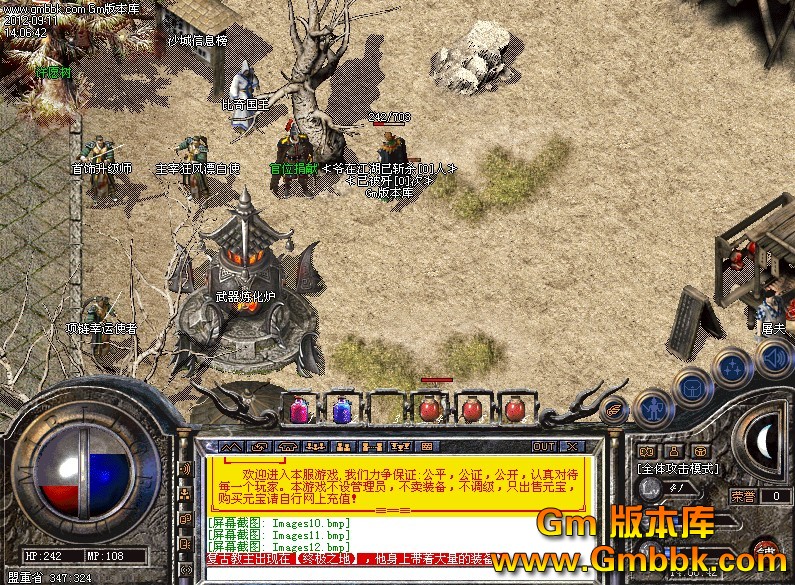Click the broadcast wave icon beside chat

coord(185,468)
